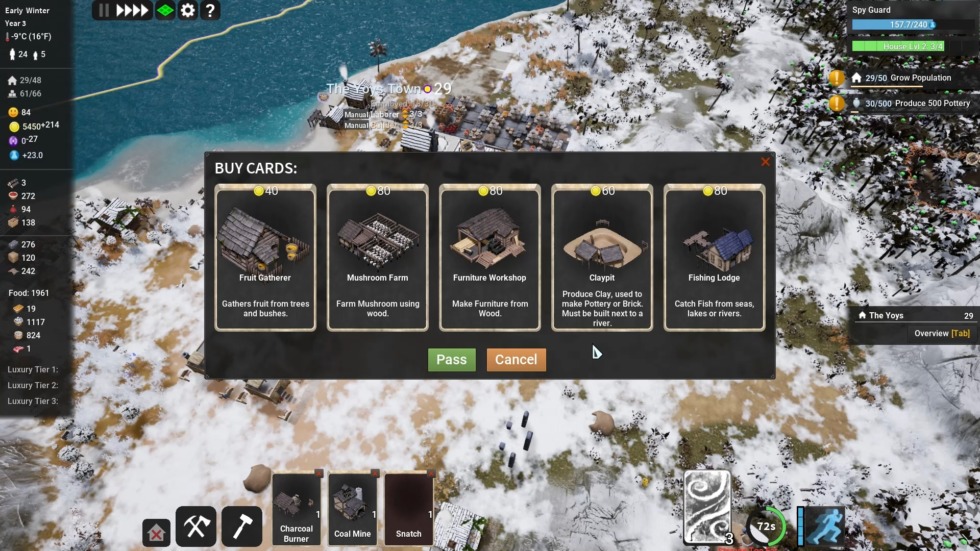Toggle the green grid overlay icon
The image size is (980, 551).
pyautogui.click(x=164, y=10)
